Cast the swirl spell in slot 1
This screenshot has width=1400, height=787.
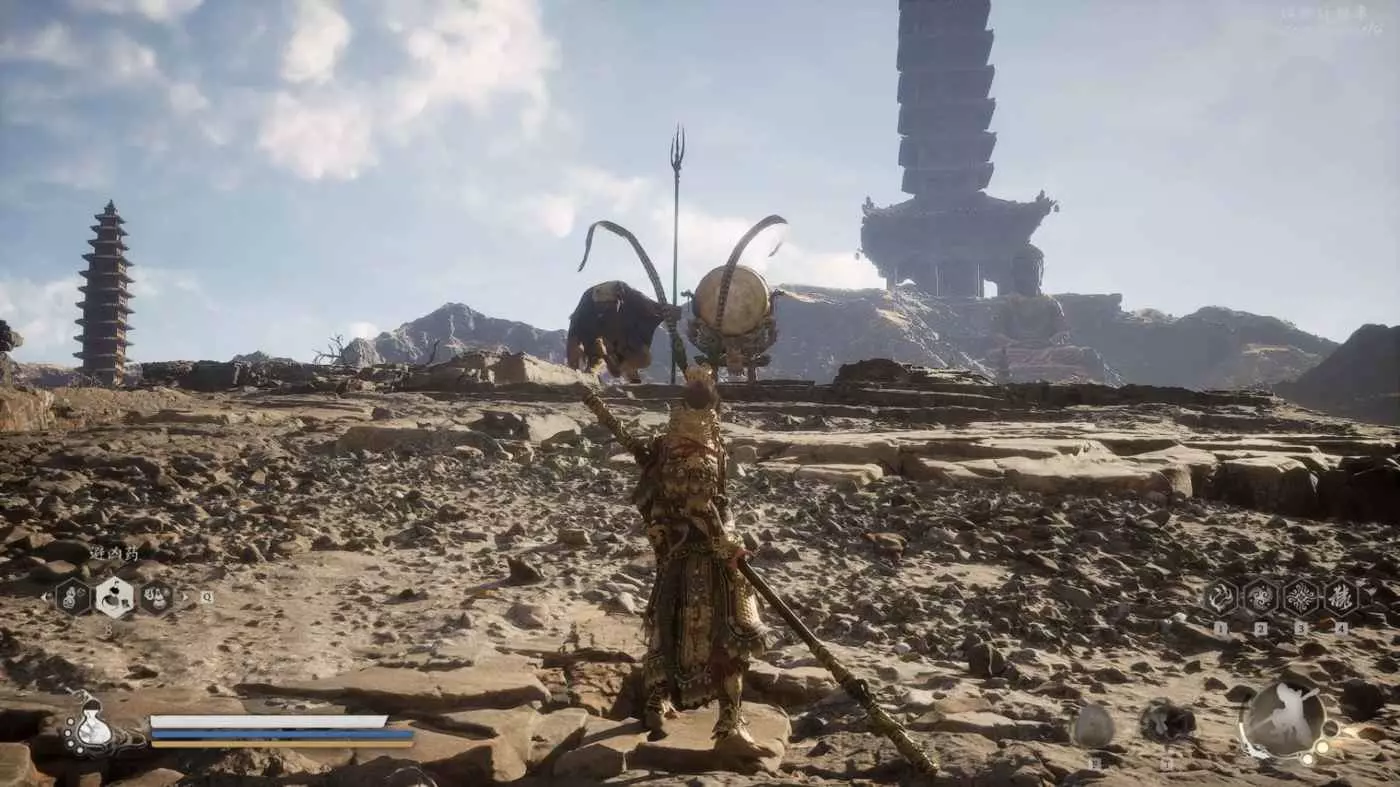pos(1220,597)
